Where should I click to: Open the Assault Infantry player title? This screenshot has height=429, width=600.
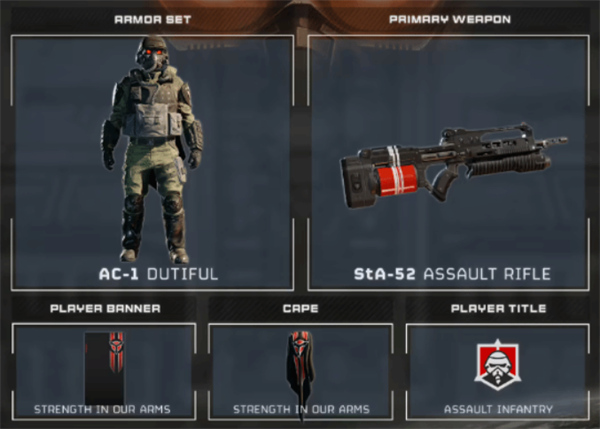[x=497, y=371]
